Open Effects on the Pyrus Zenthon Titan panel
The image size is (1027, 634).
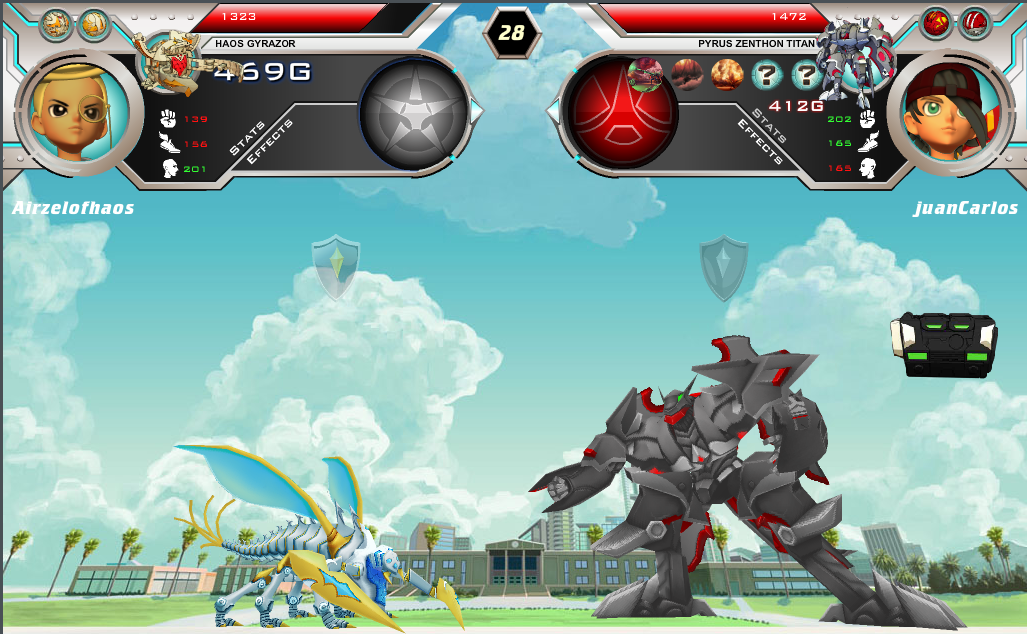(x=759, y=141)
